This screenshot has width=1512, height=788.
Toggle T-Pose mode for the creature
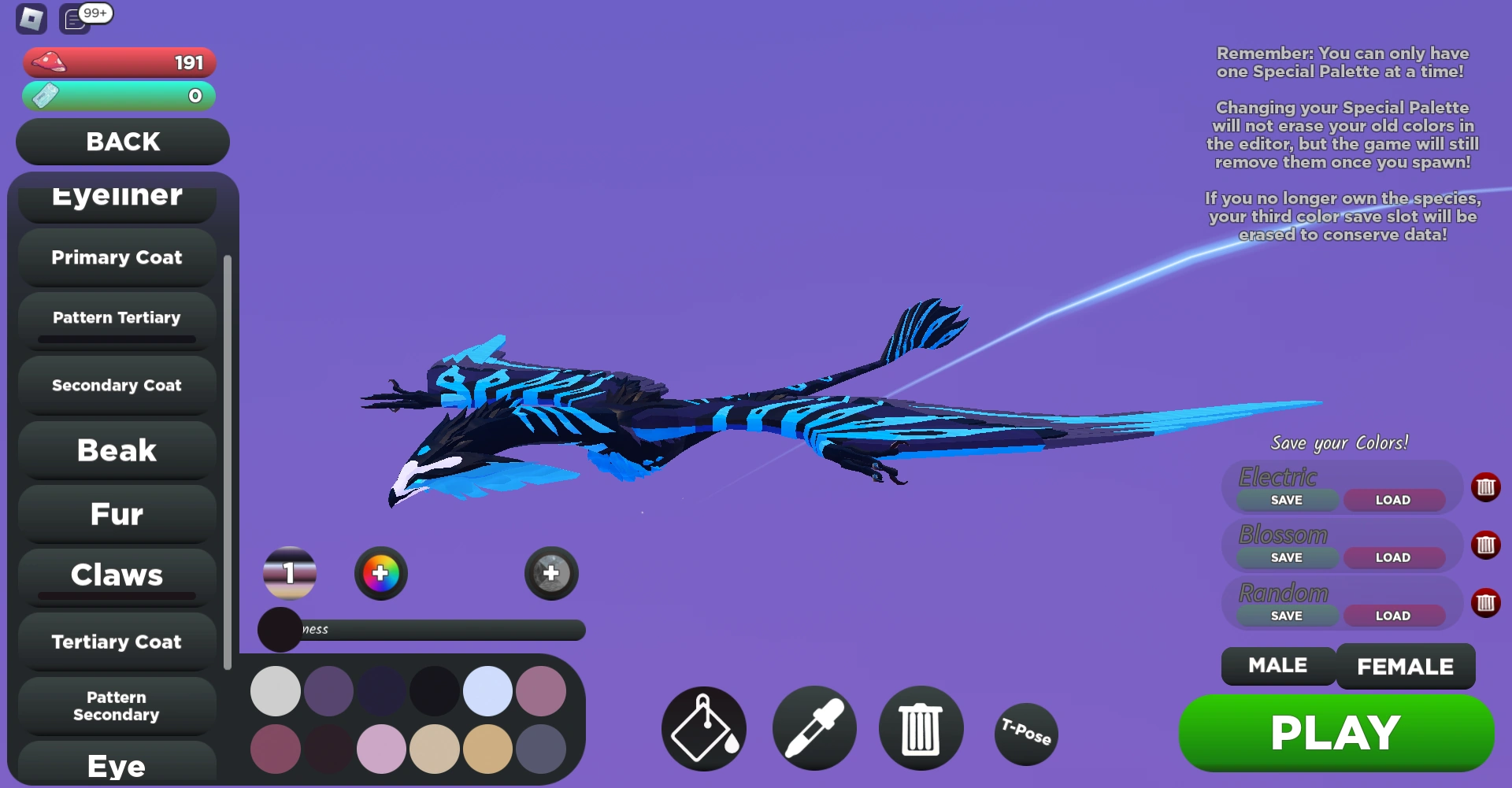[1025, 734]
